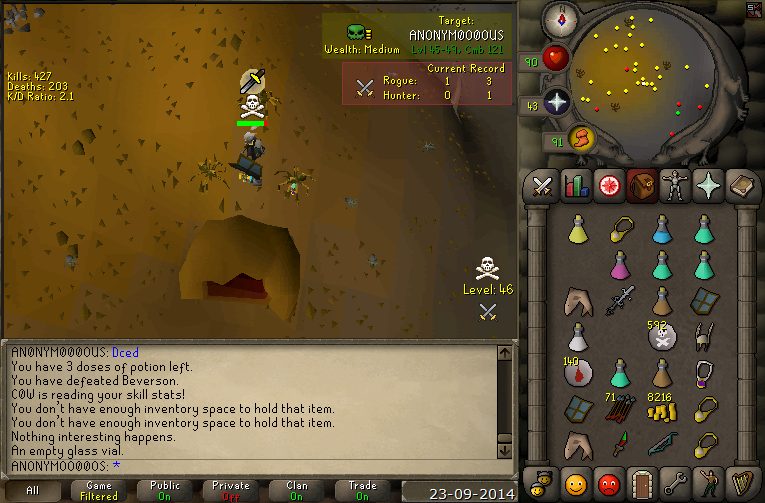Switch to the Magic spellbook tab
This screenshot has width=765, height=503.
click(x=740, y=186)
